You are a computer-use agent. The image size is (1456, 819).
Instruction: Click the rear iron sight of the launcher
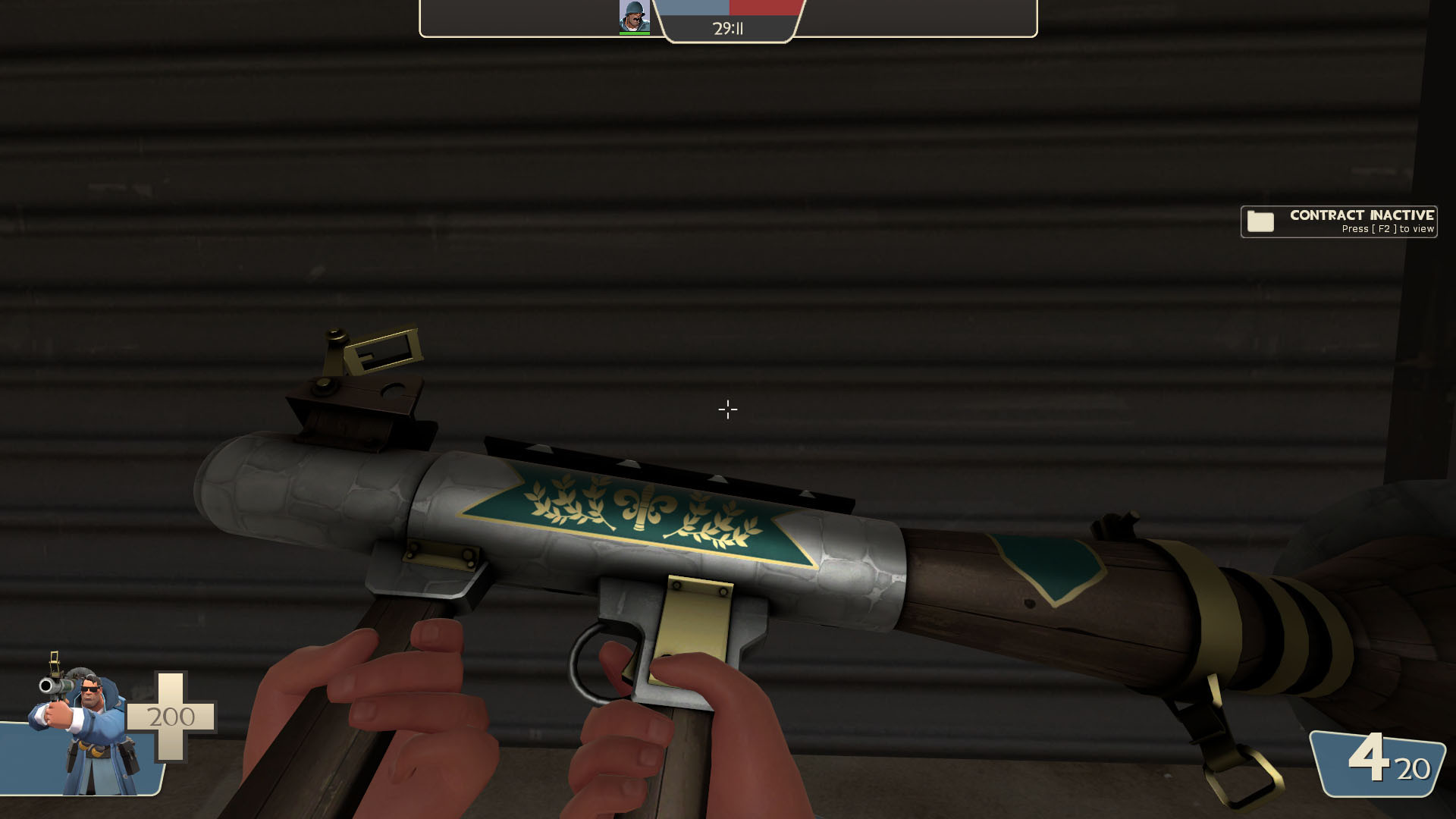pos(372,364)
